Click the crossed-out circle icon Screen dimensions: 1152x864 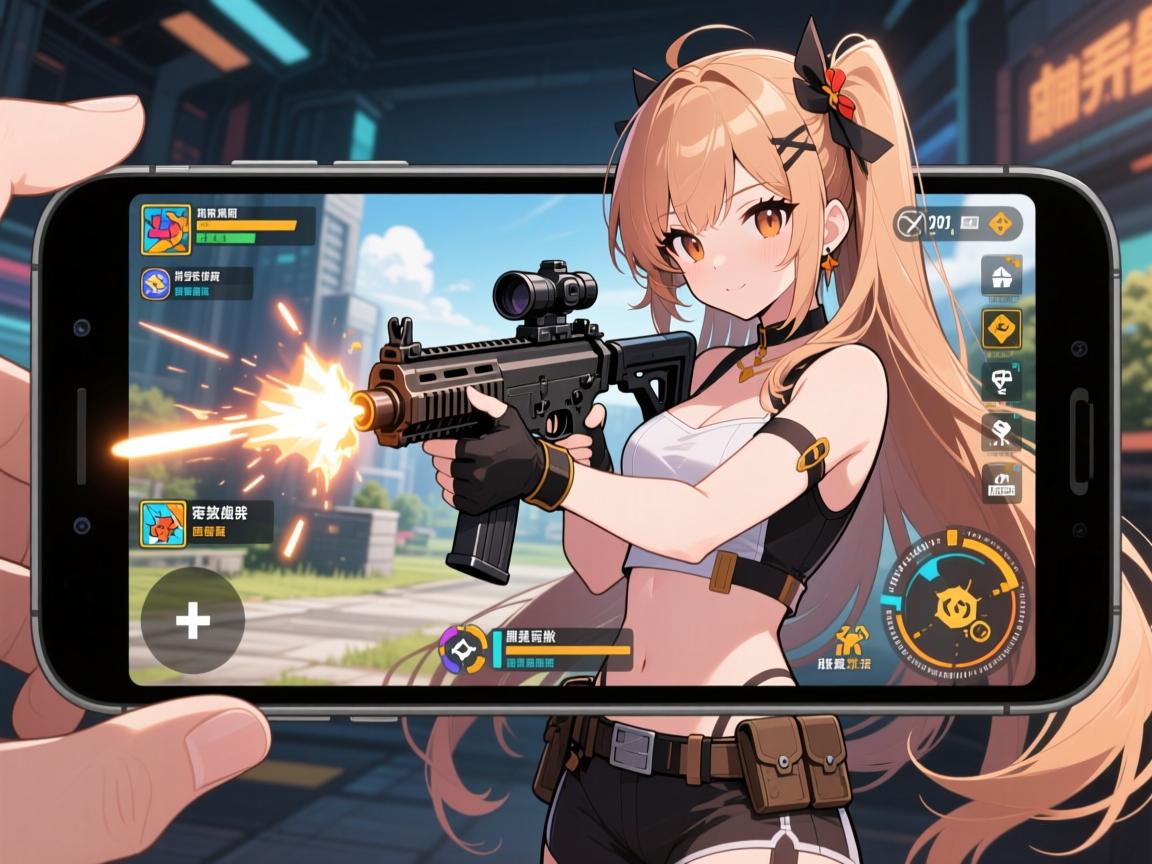pos(911,224)
